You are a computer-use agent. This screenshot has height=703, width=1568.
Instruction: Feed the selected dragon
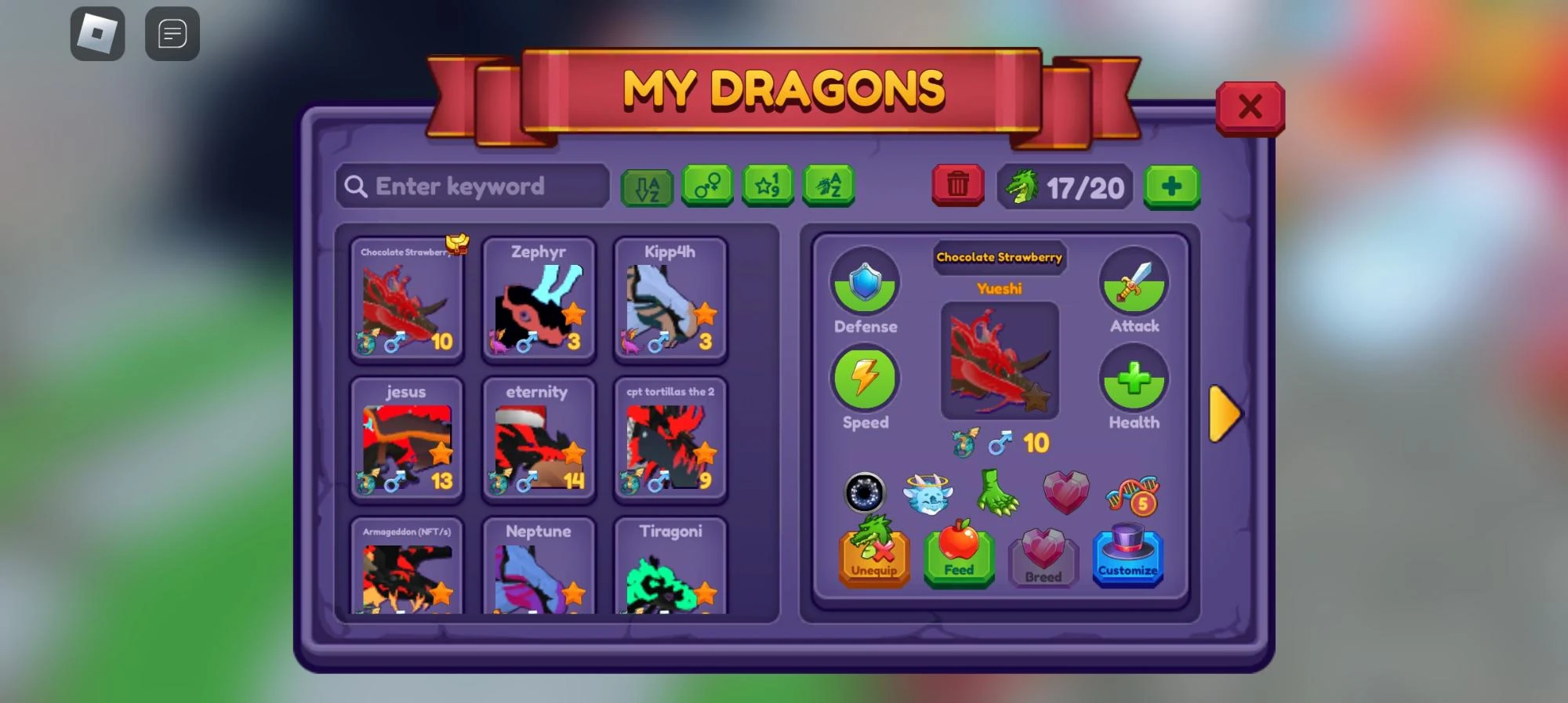pyautogui.click(x=958, y=558)
